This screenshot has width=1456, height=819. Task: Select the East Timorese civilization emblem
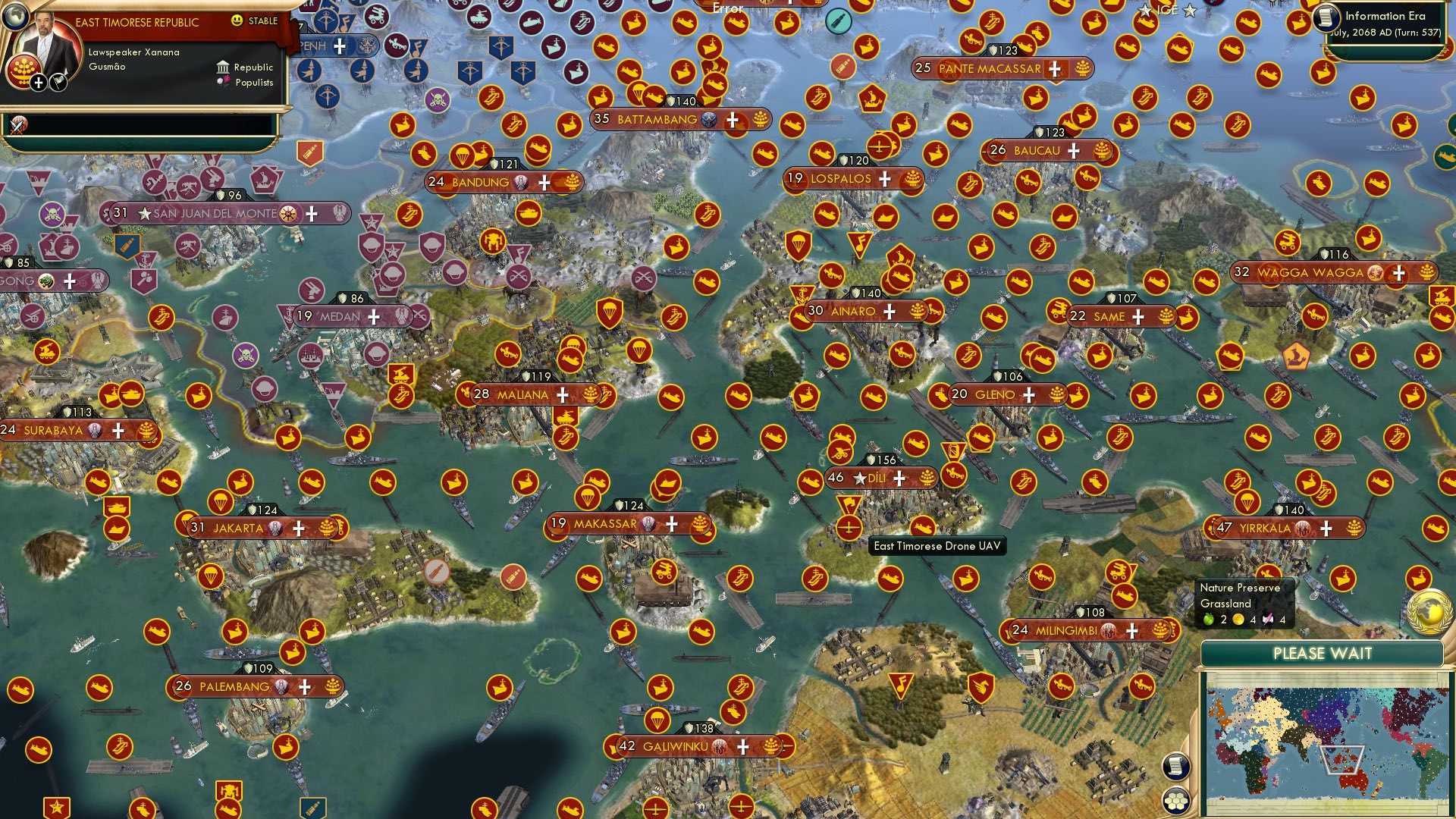(23, 70)
